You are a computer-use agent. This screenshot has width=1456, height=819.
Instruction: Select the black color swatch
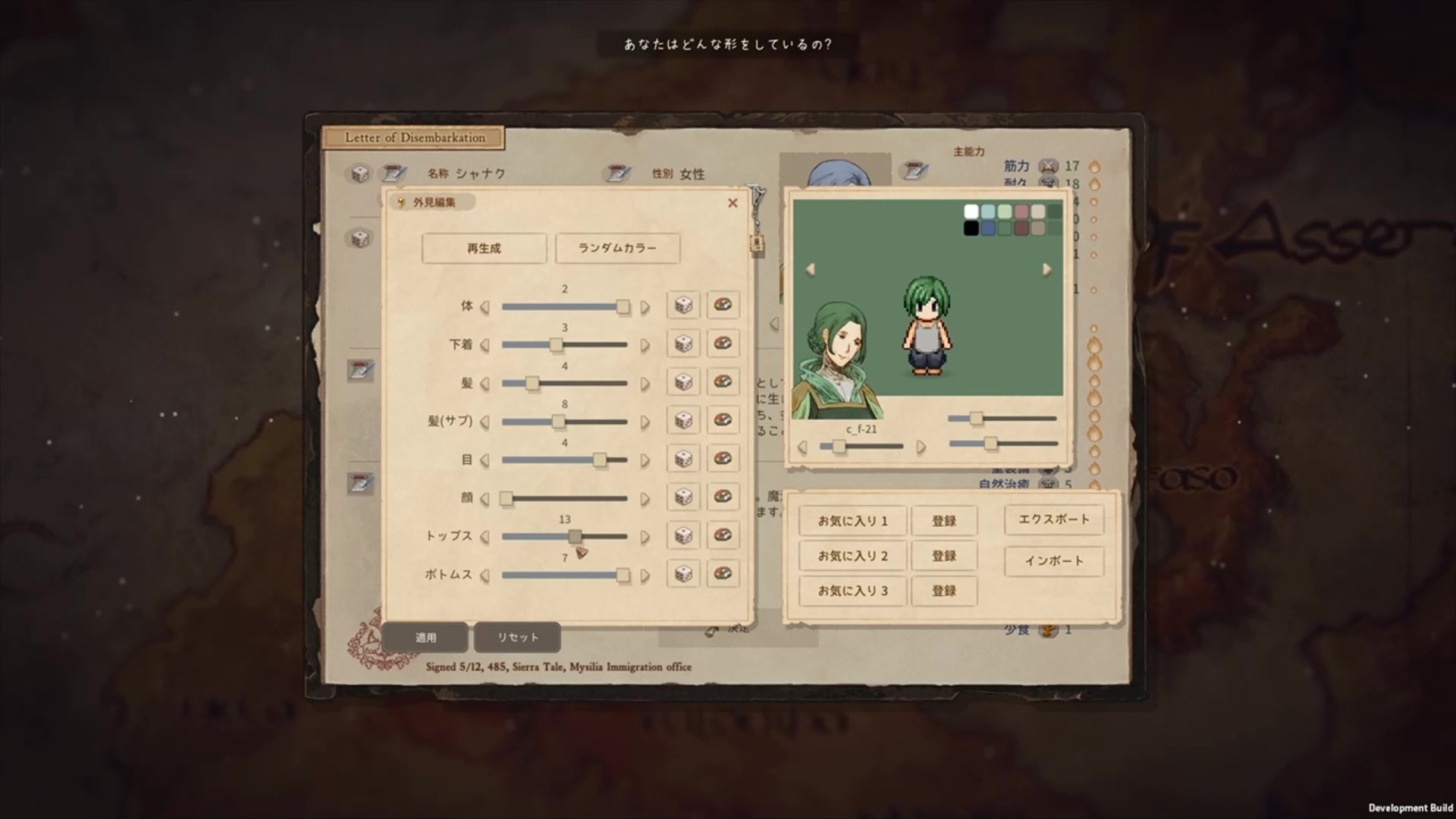pos(970,228)
